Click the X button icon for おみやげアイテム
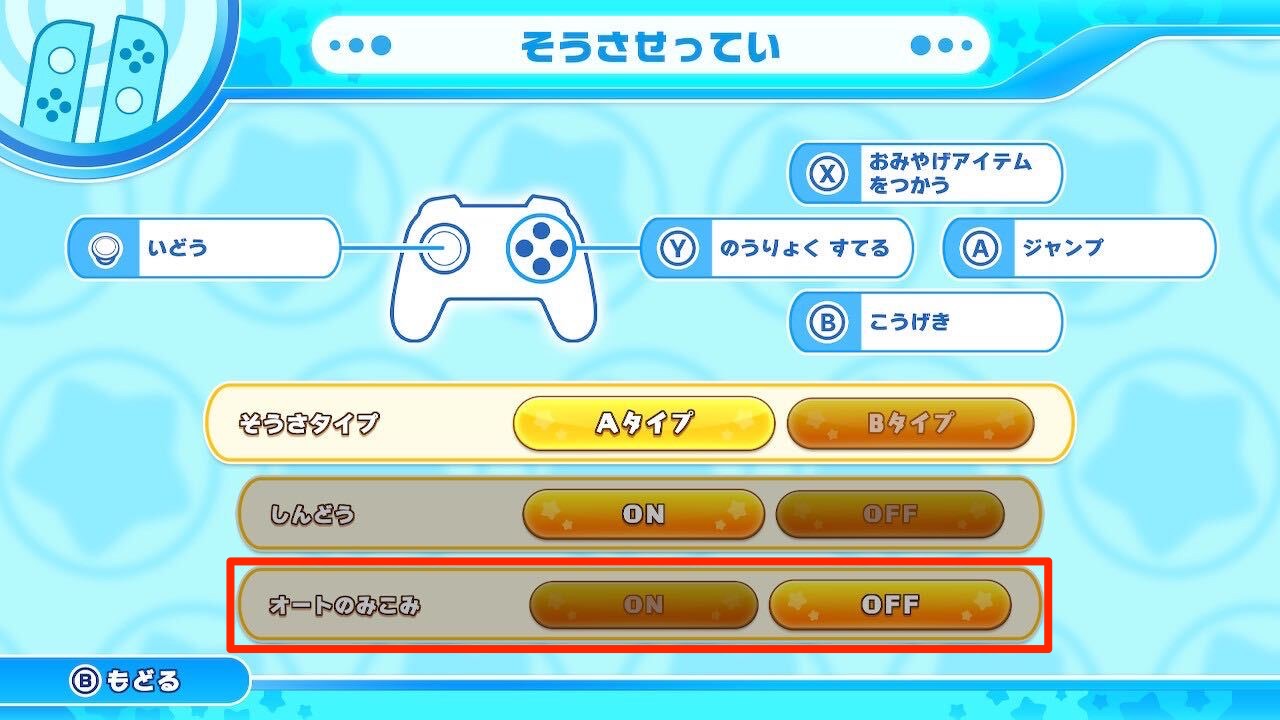1280x720 pixels. pos(824,174)
